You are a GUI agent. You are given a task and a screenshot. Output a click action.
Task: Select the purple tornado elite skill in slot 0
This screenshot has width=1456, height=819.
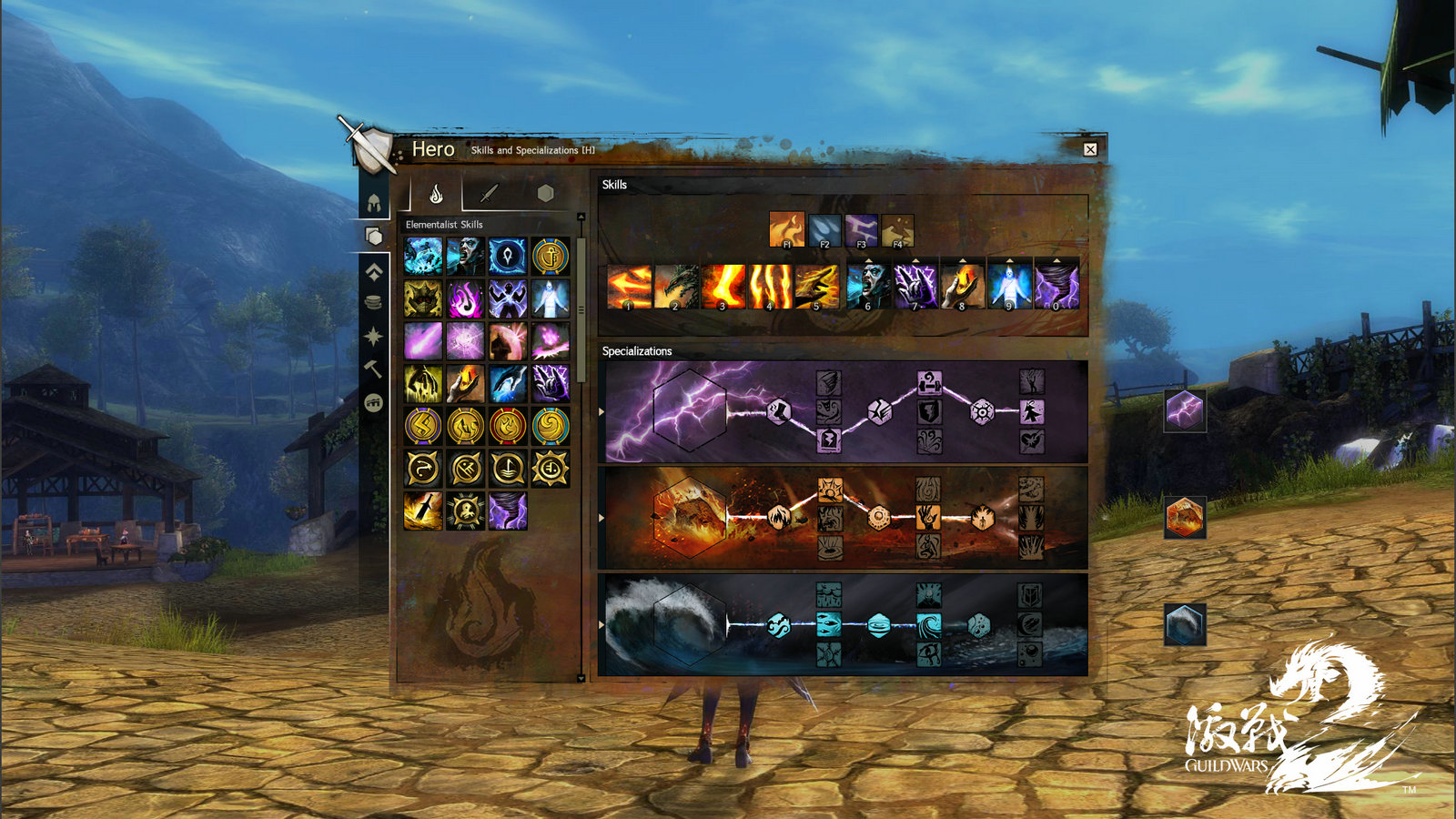[x=1057, y=287]
